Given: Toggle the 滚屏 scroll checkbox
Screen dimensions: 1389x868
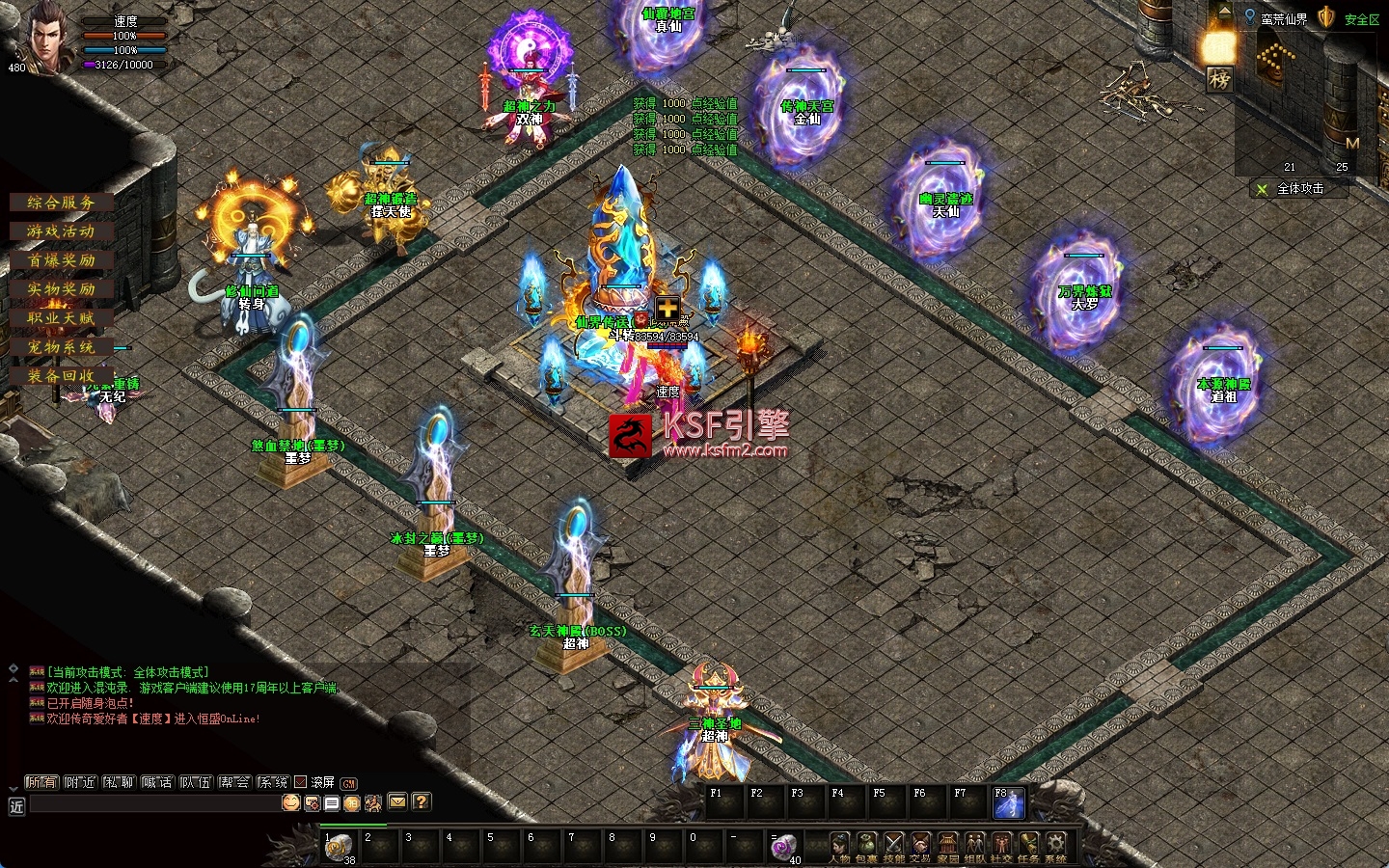Looking at the screenshot, I should coord(300,782).
